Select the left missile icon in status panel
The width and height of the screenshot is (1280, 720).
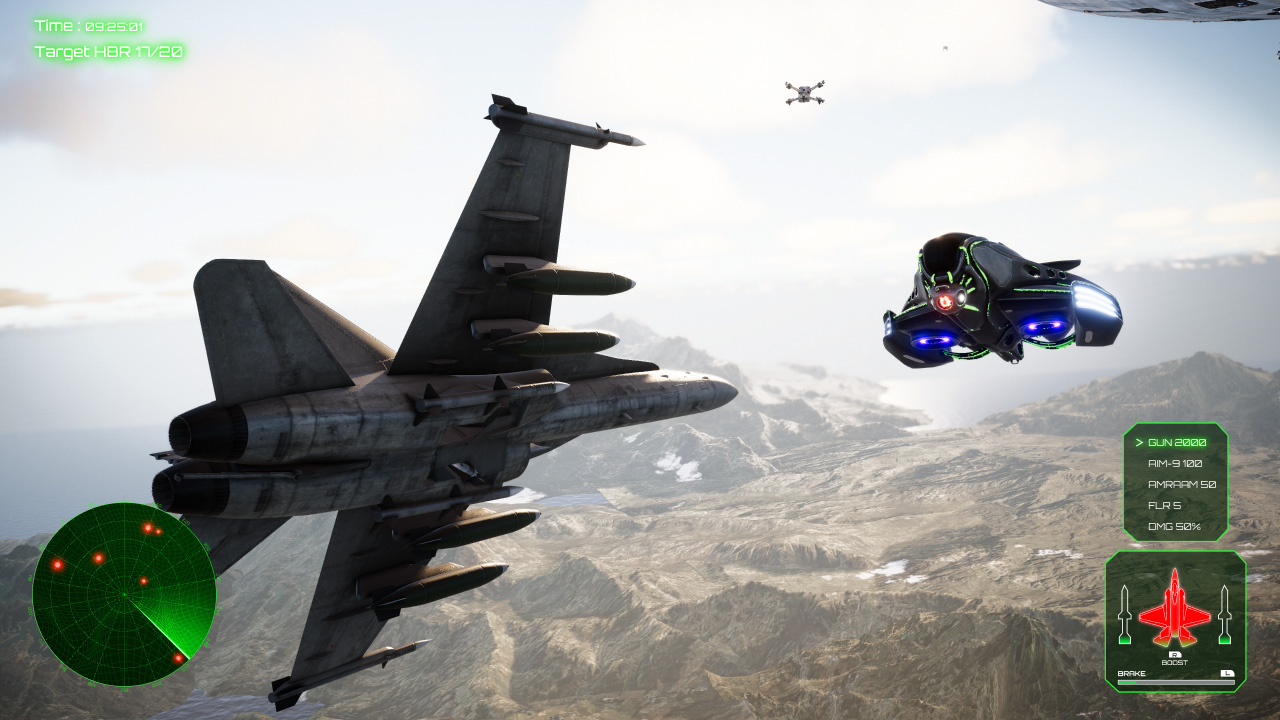click(x=1127, y=615)
